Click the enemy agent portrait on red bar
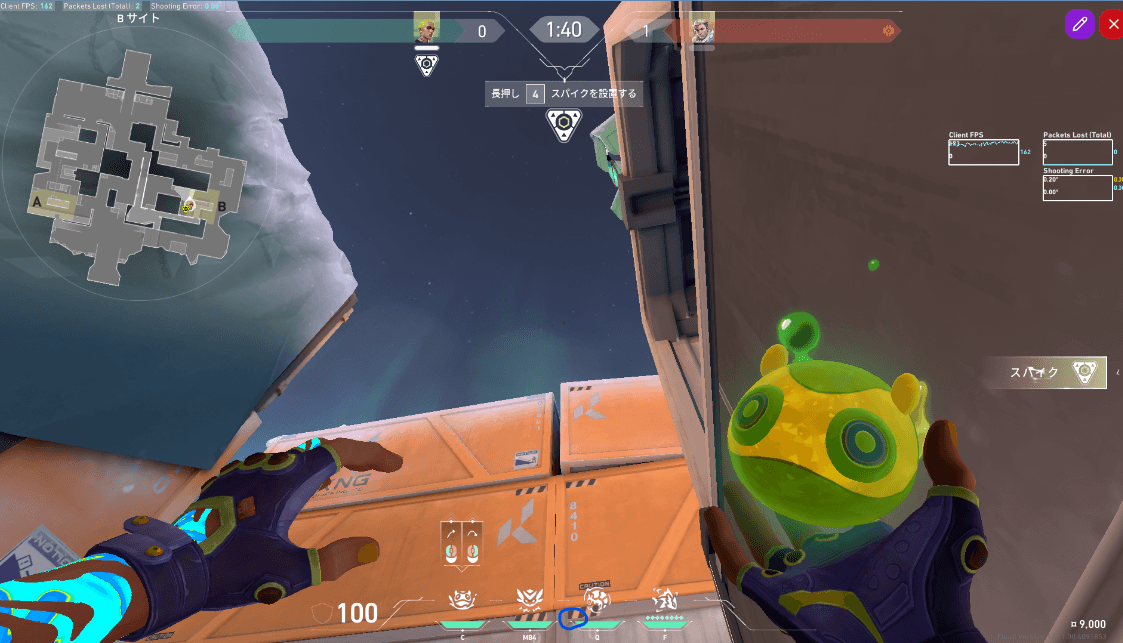Screen dimensions: 1123x643 (704, 31)
